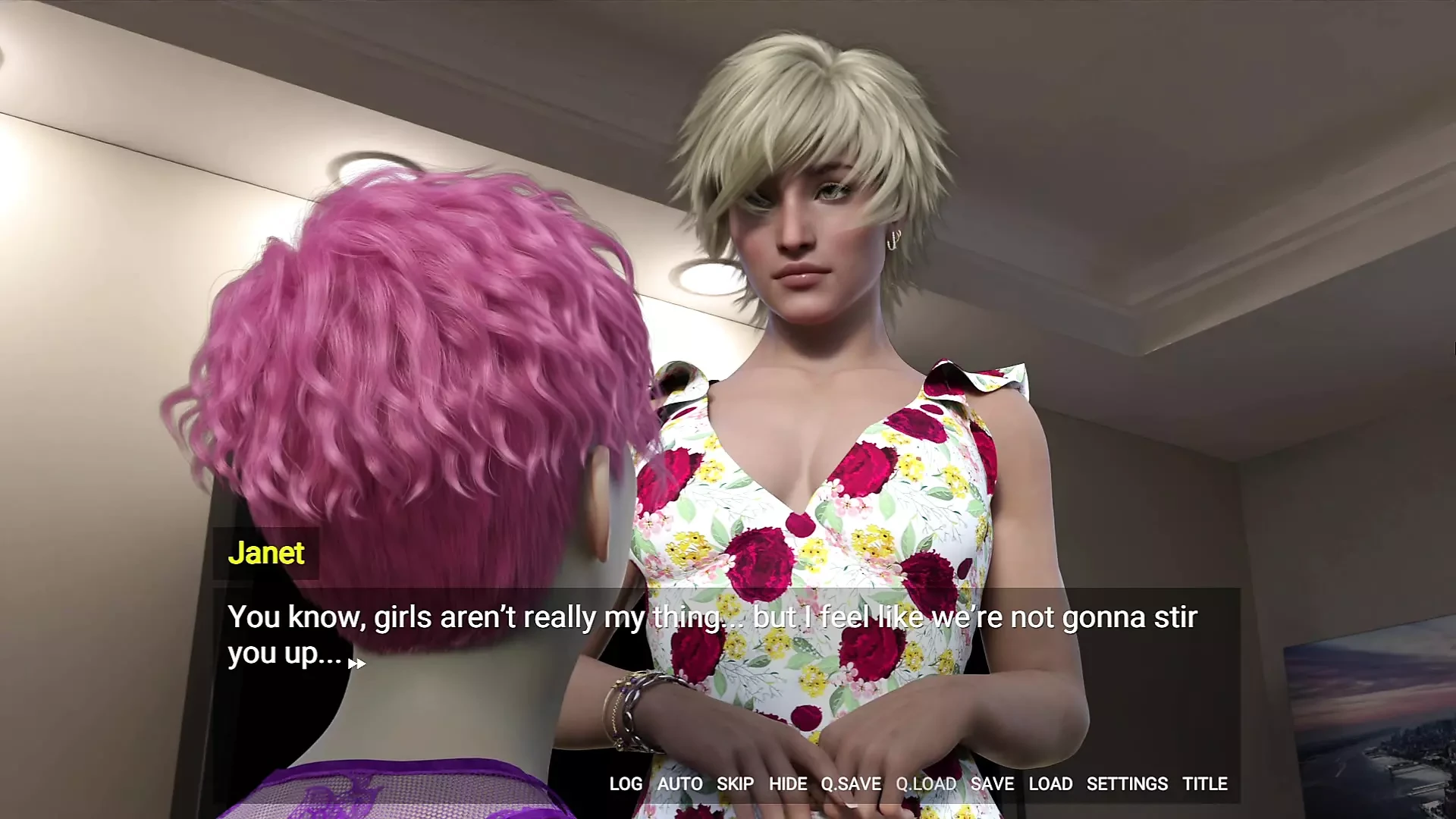Return to the TITLE screen
This screenshot has height=819, width=1456.
tap(1205, 783)
